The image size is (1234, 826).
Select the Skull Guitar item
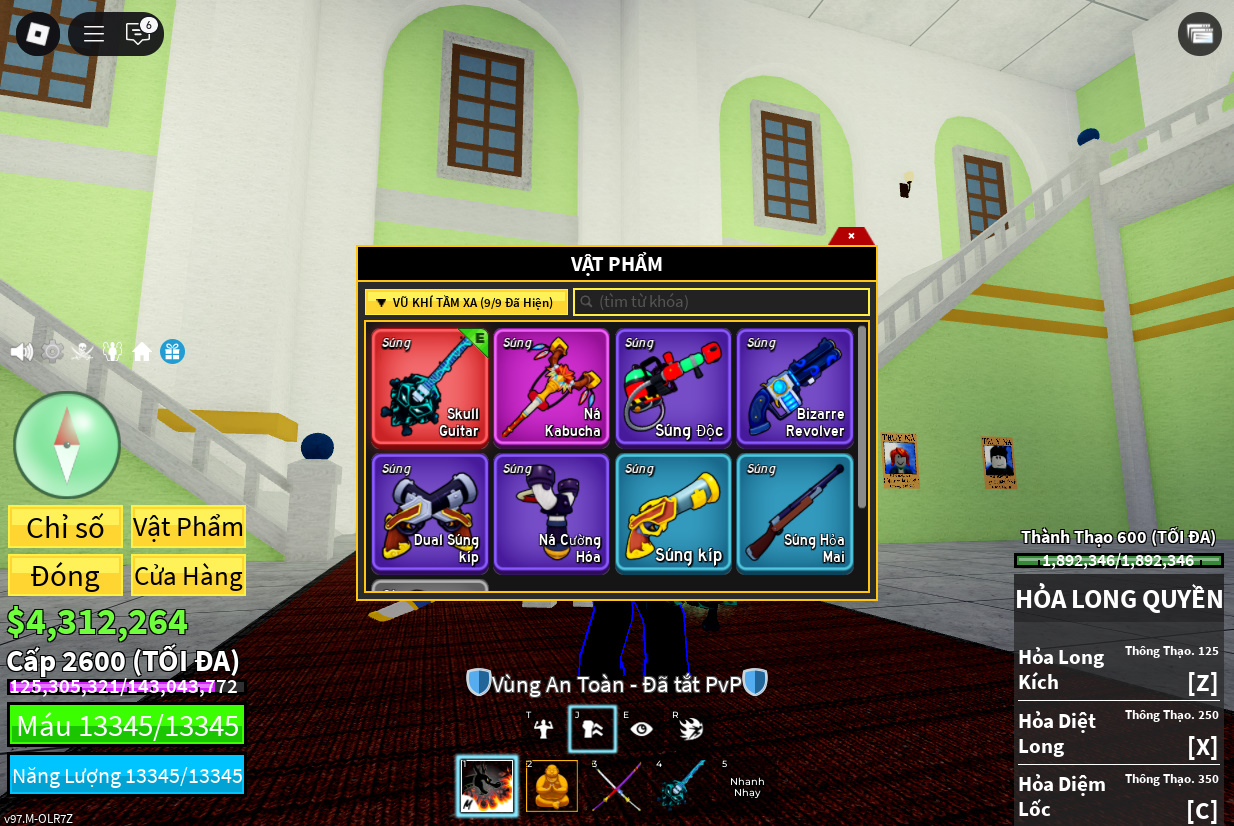pos(430,387)
